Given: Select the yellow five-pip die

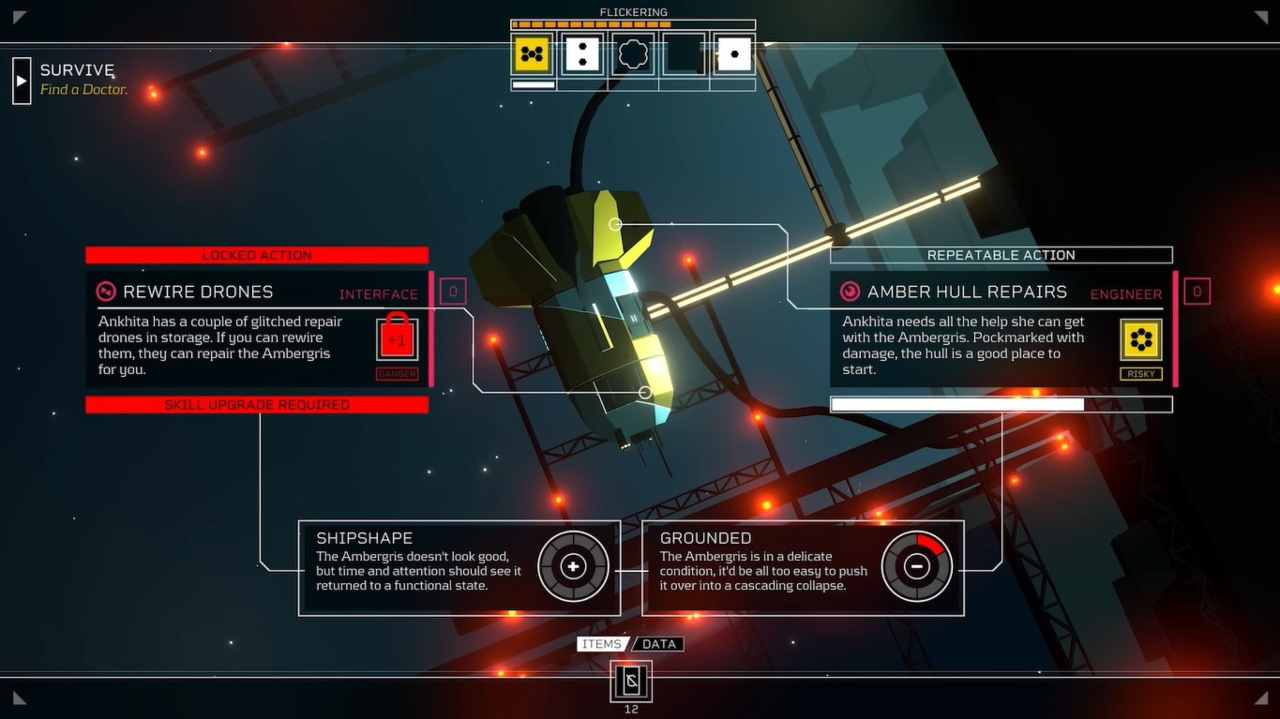Looking at the screenshot, I should pos(532,54).
